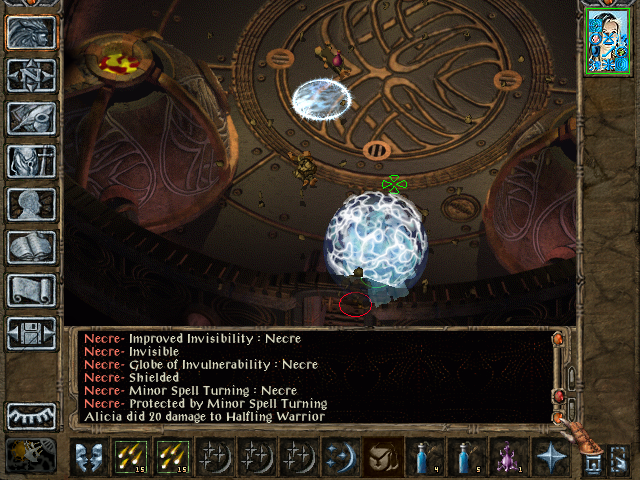640x480 pixels.
Task: Select the crescent moon spell slot
Action: coord(341,456)
